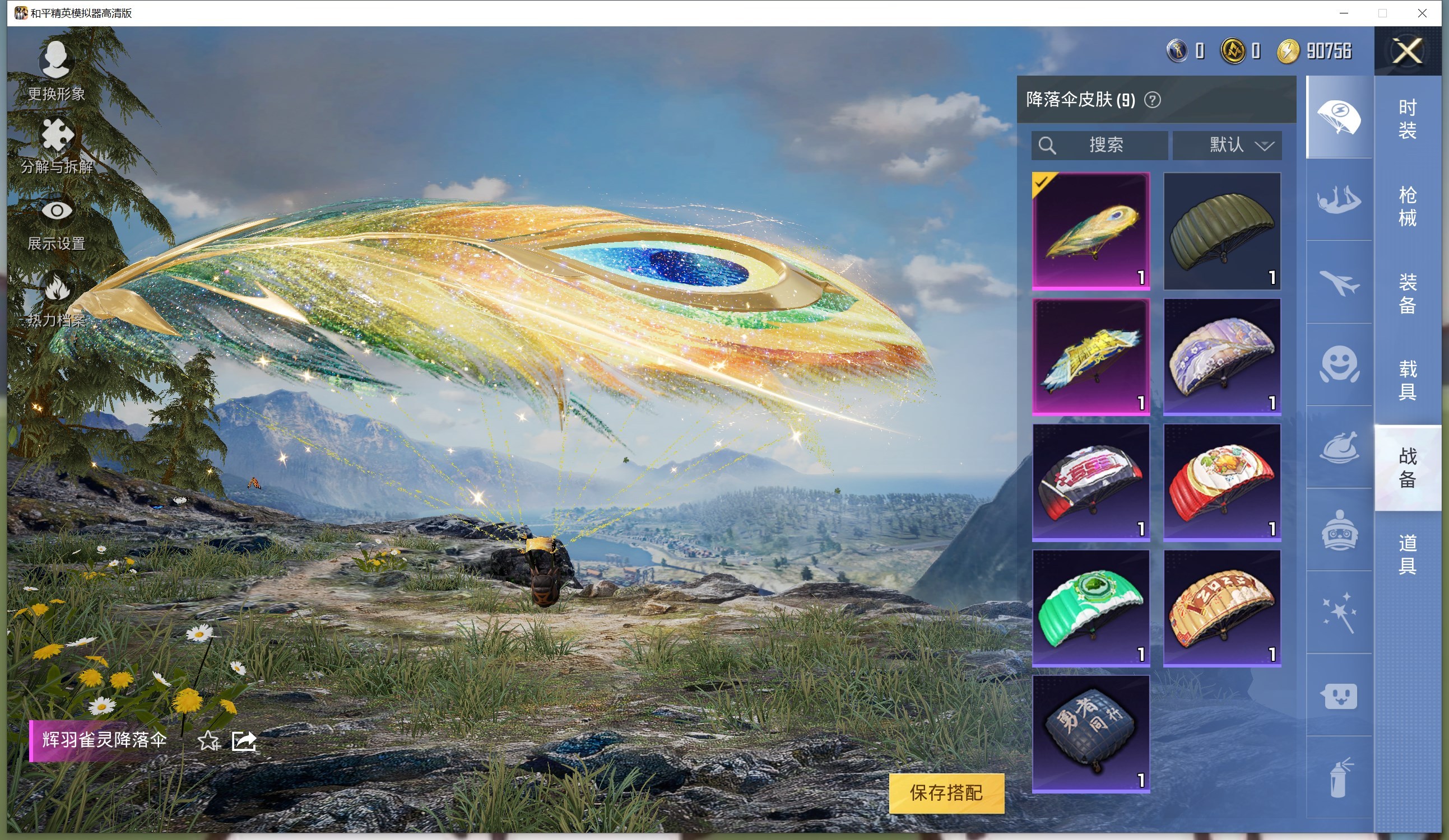Open the 默认 sort dropdown

(x=1227, y=145)
